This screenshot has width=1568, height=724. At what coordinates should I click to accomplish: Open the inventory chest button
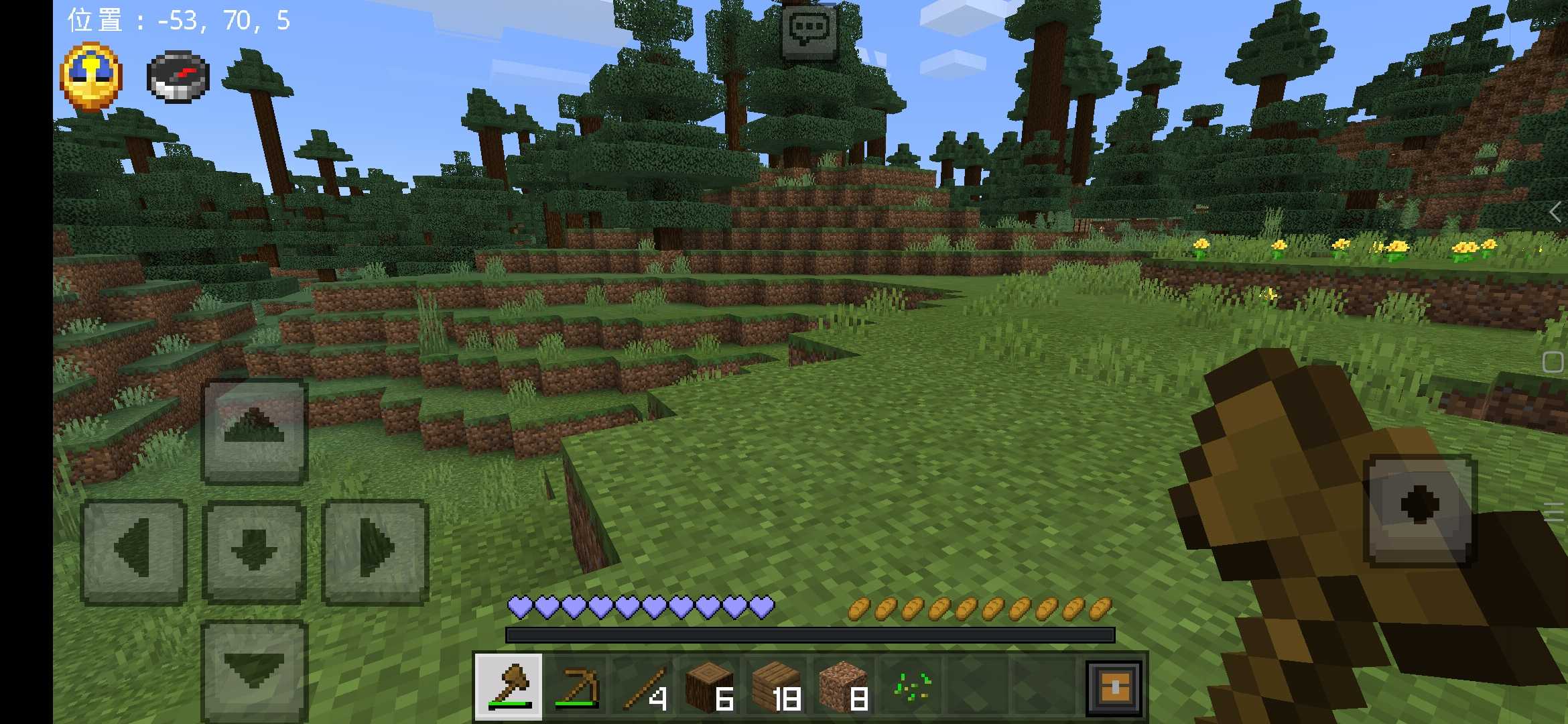pos(1114,686)
